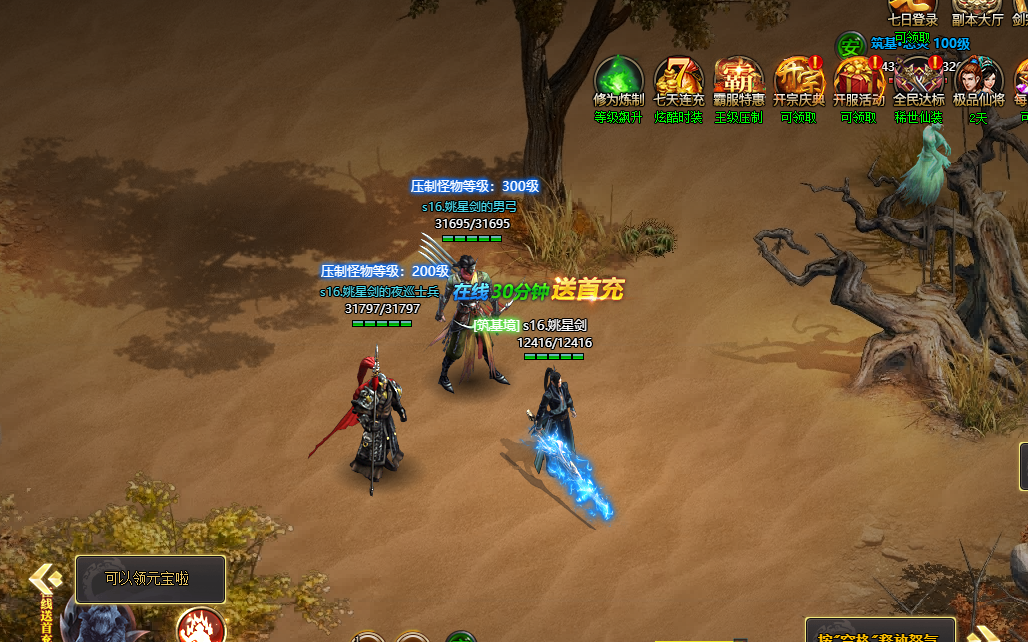Click the 可以领元宝啦 notification box
Image resolution: width=1028 pixels, height=642 pixels.
[x=150, y=579]
